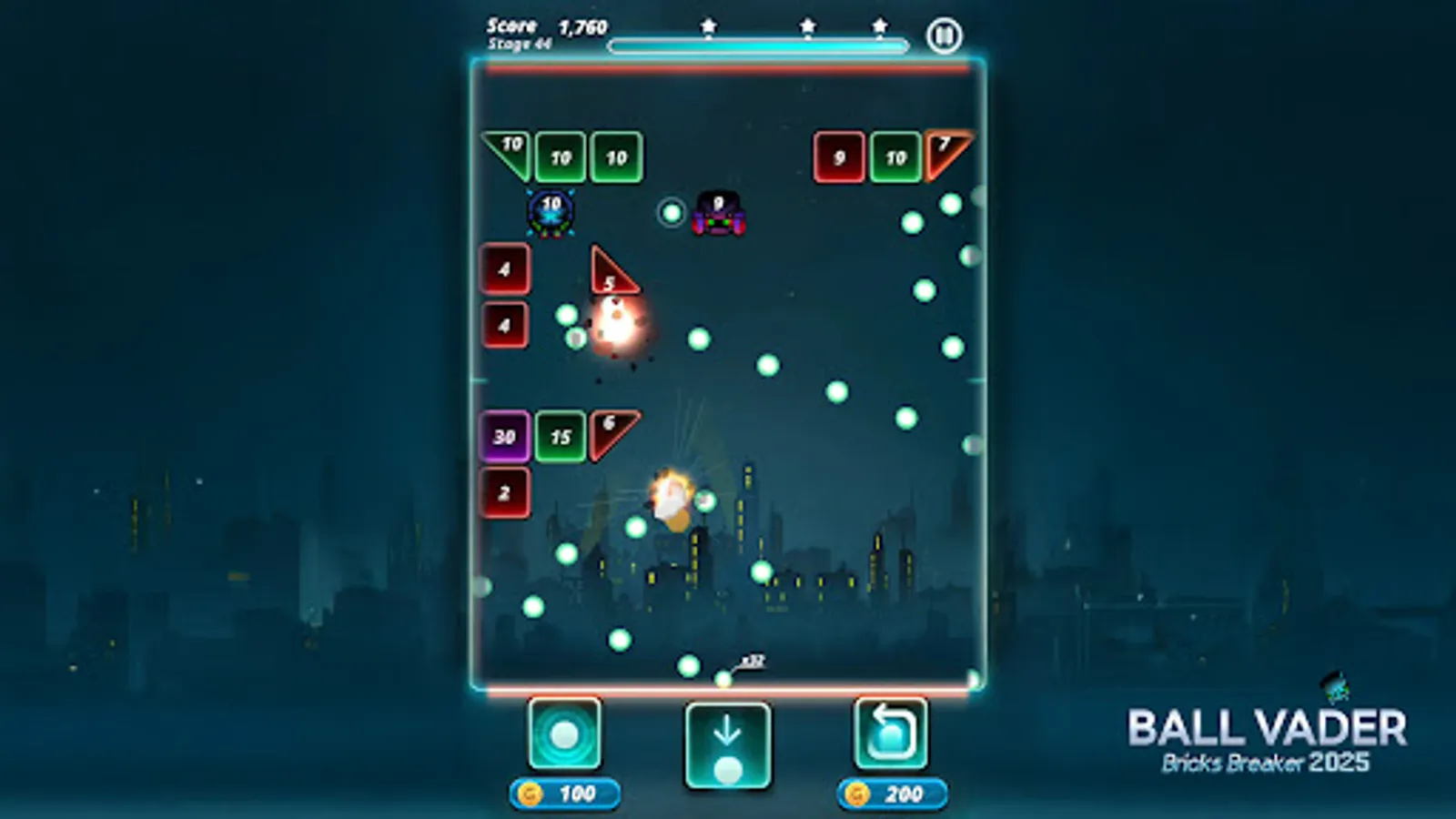Select the circular special brick with 10 health

click(x=550, y=211)
